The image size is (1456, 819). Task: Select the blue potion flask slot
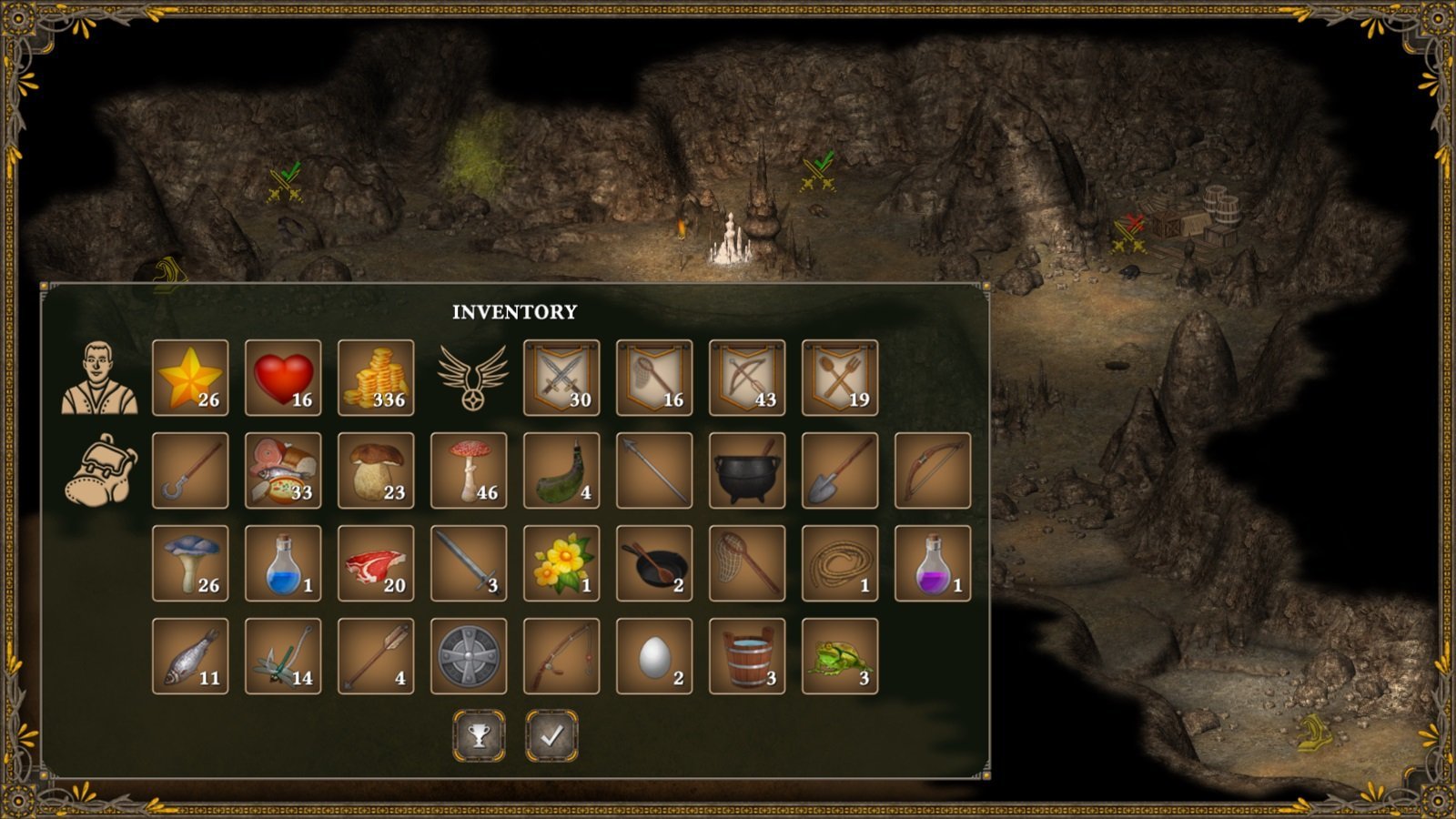pos(283,563)
